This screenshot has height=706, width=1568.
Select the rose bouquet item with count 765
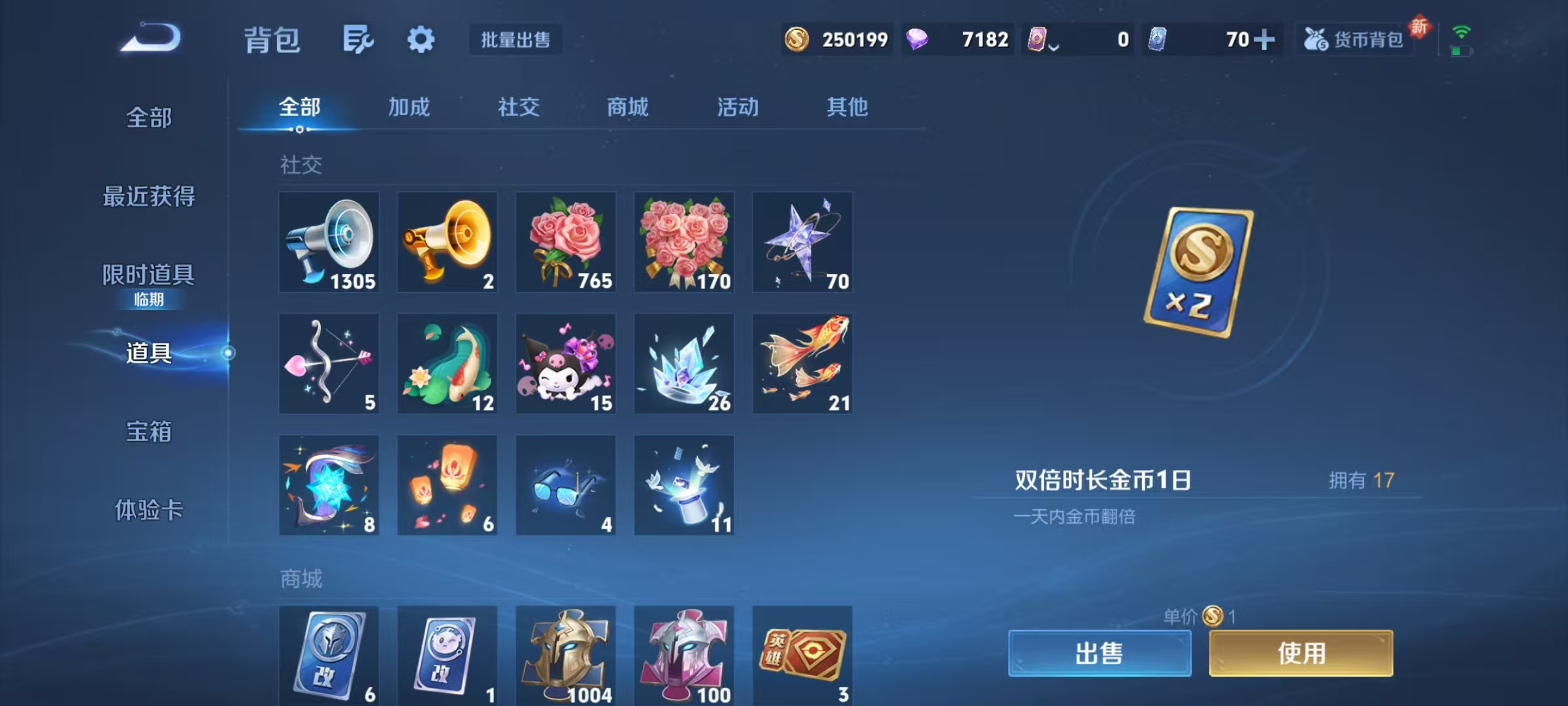566,242
